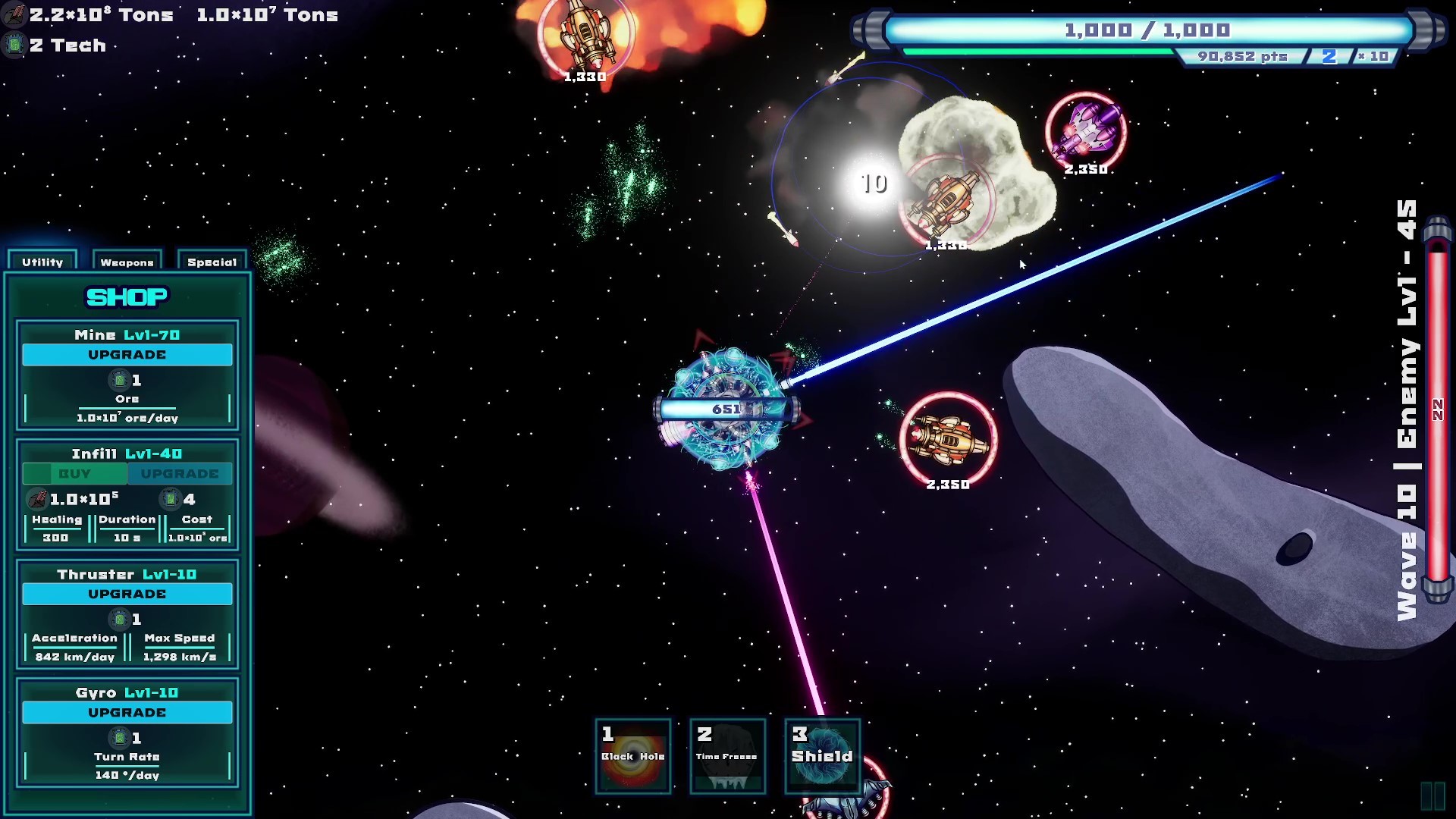The width and height of the screenshot is (1456, 819).
Task: Toggle Infill to UPGRADE mode
Action: pyautogui.click(x=180, y=473)
